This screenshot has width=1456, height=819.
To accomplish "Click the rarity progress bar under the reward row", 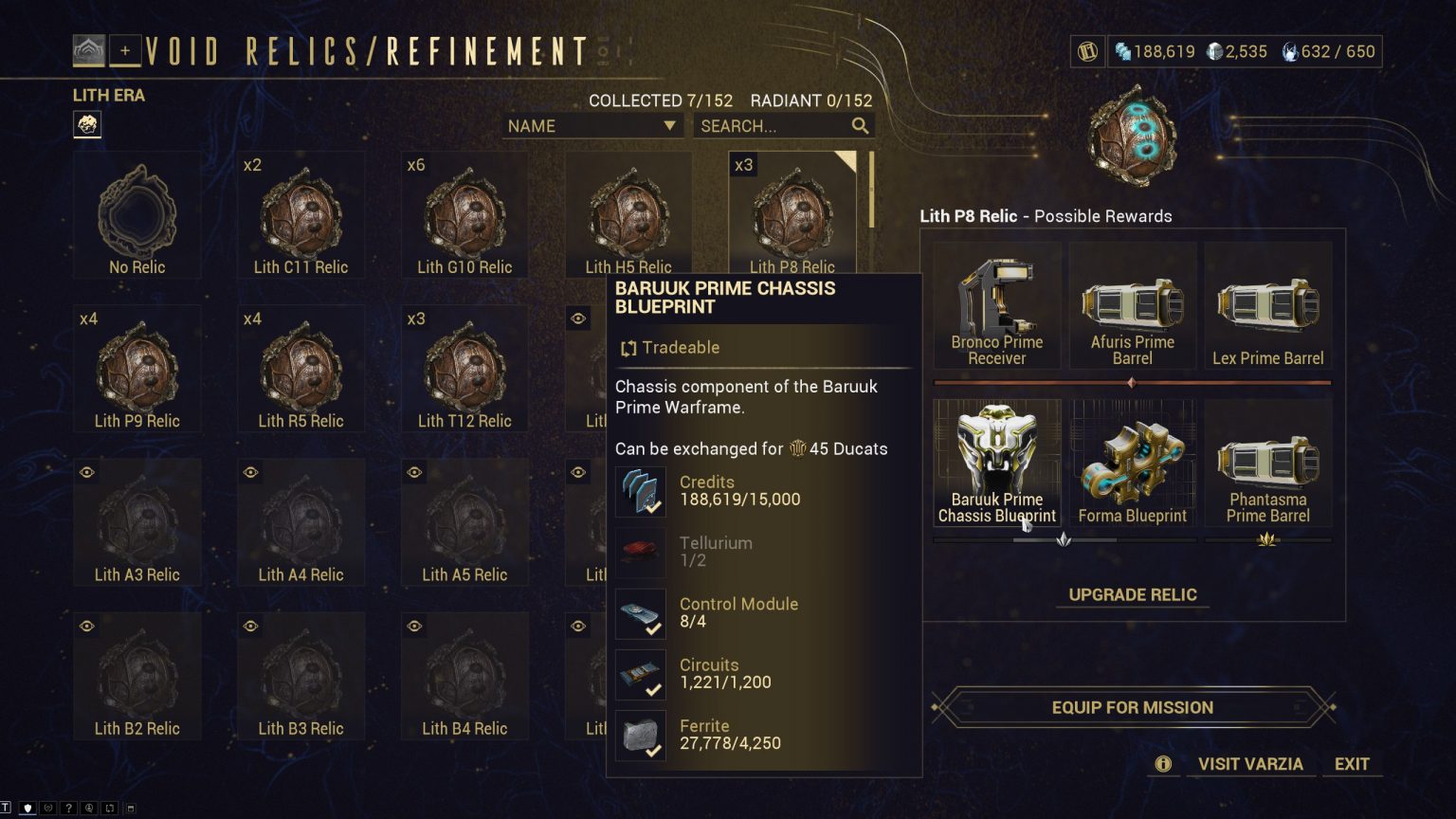I will [x=1132, y=381].
